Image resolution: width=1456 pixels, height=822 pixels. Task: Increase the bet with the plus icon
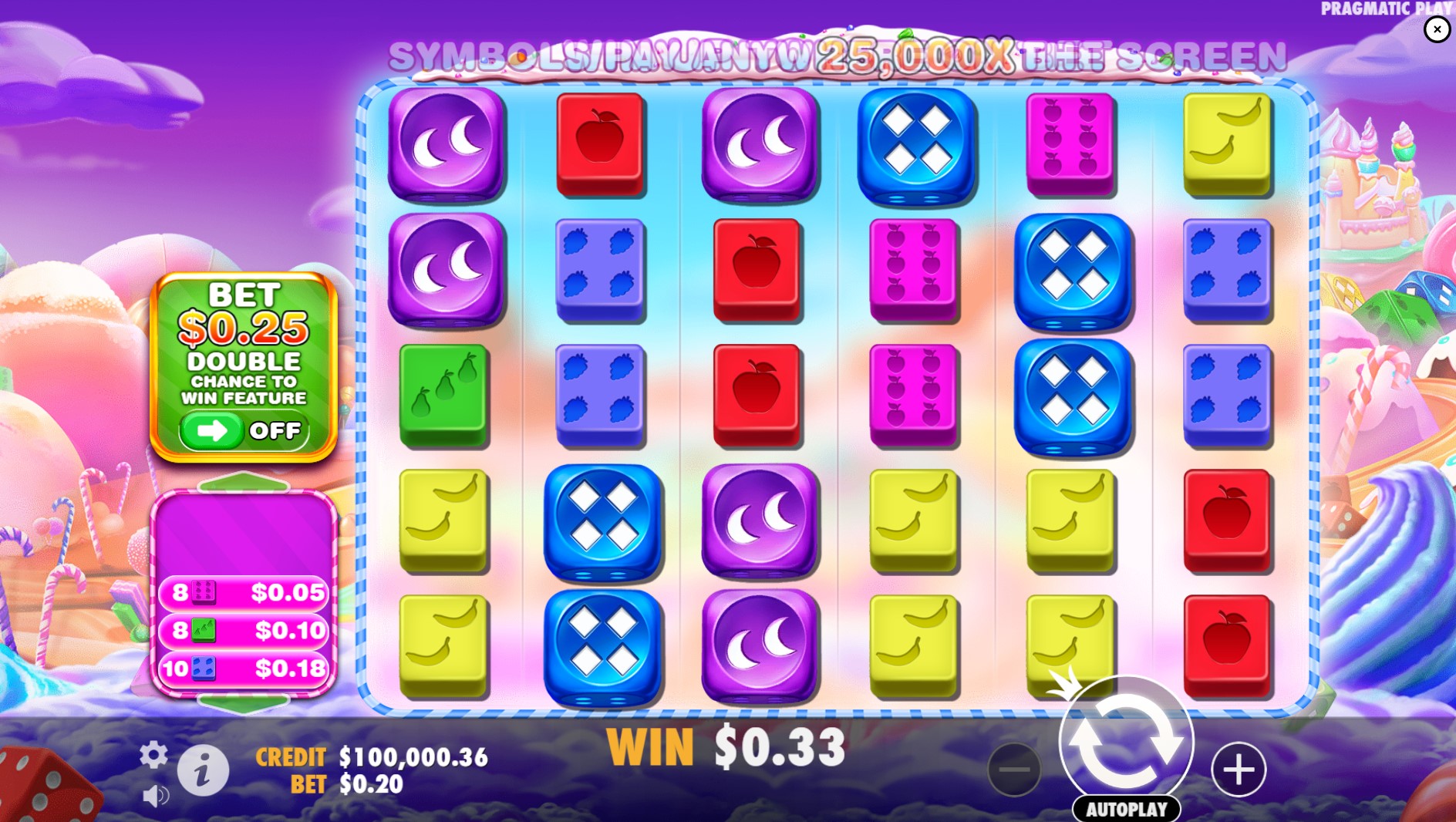pos(1239,768)
